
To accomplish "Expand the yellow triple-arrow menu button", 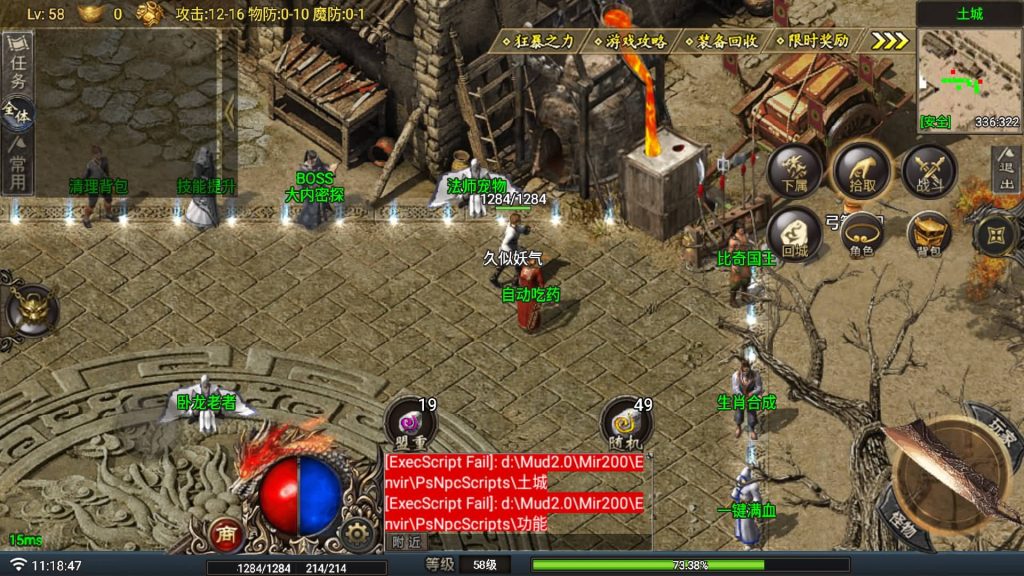I will point(889,41).
